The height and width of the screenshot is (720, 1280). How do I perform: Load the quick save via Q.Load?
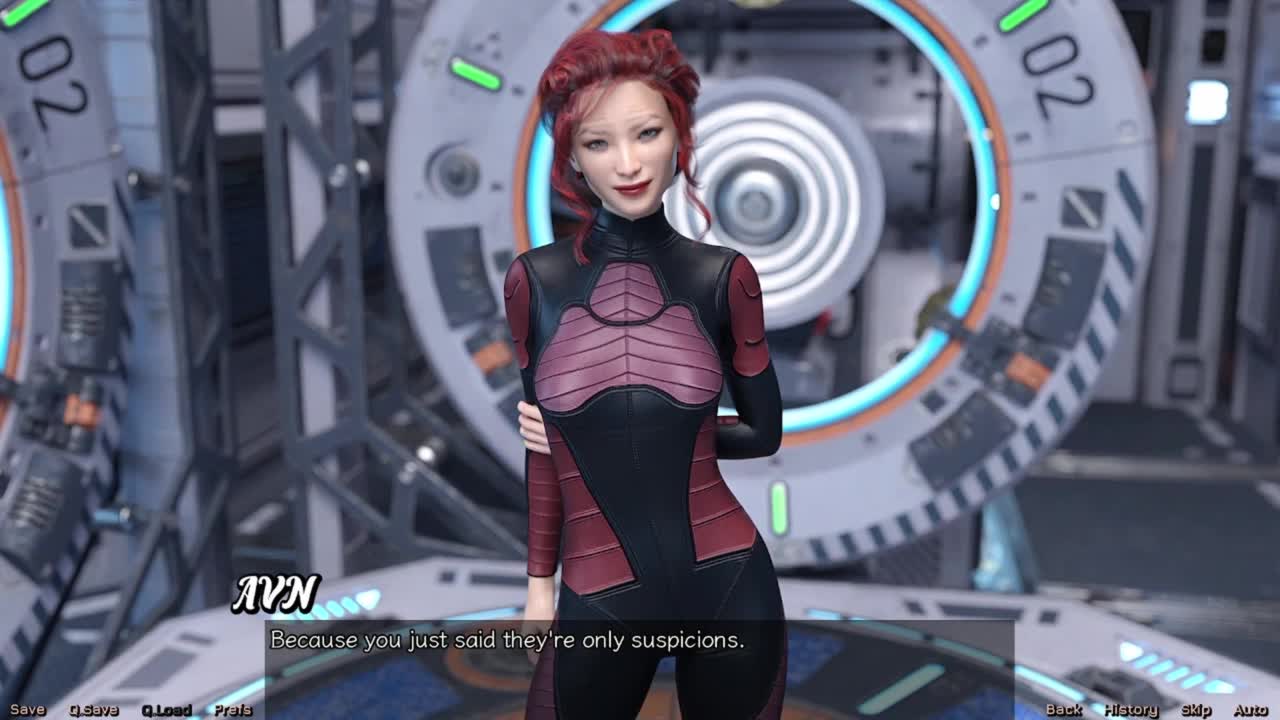[166, 710]
